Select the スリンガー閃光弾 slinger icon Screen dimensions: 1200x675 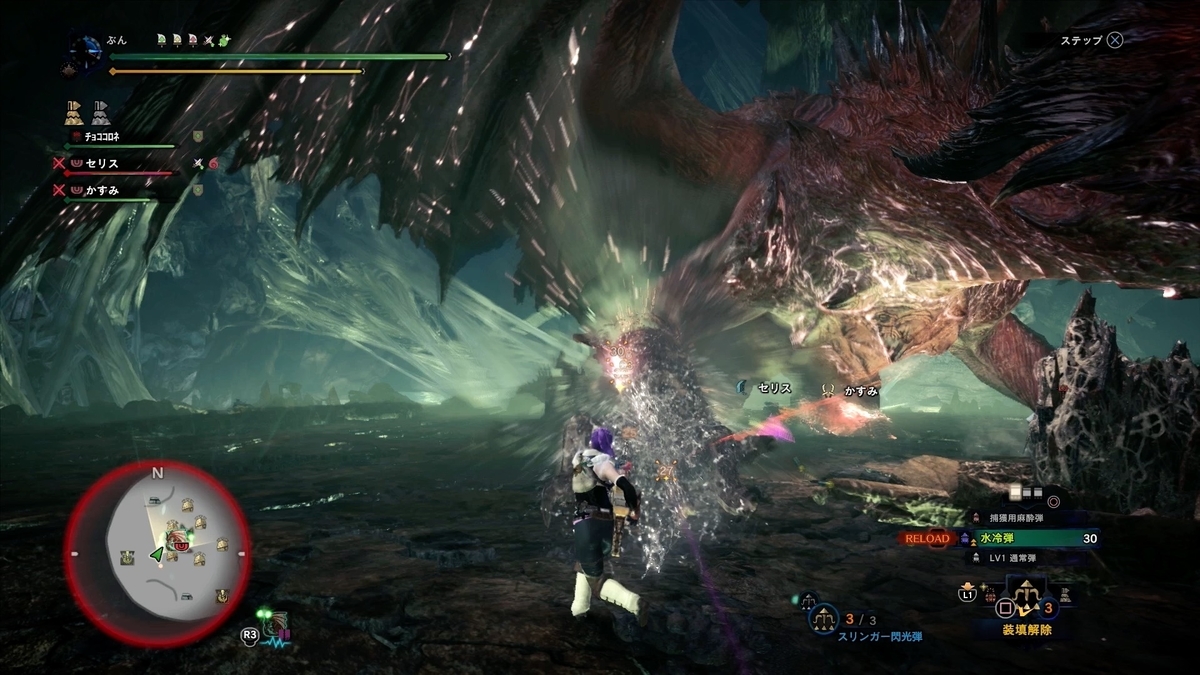(x=826, y=619)
